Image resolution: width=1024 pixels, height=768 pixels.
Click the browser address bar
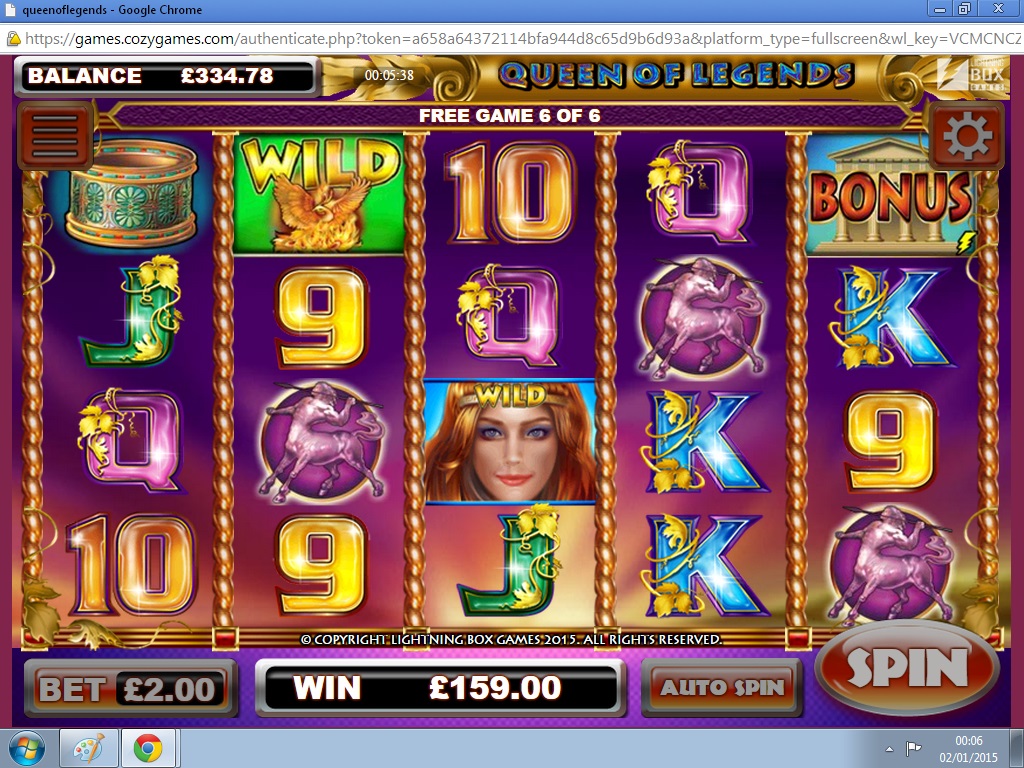(x=520, y=39)
